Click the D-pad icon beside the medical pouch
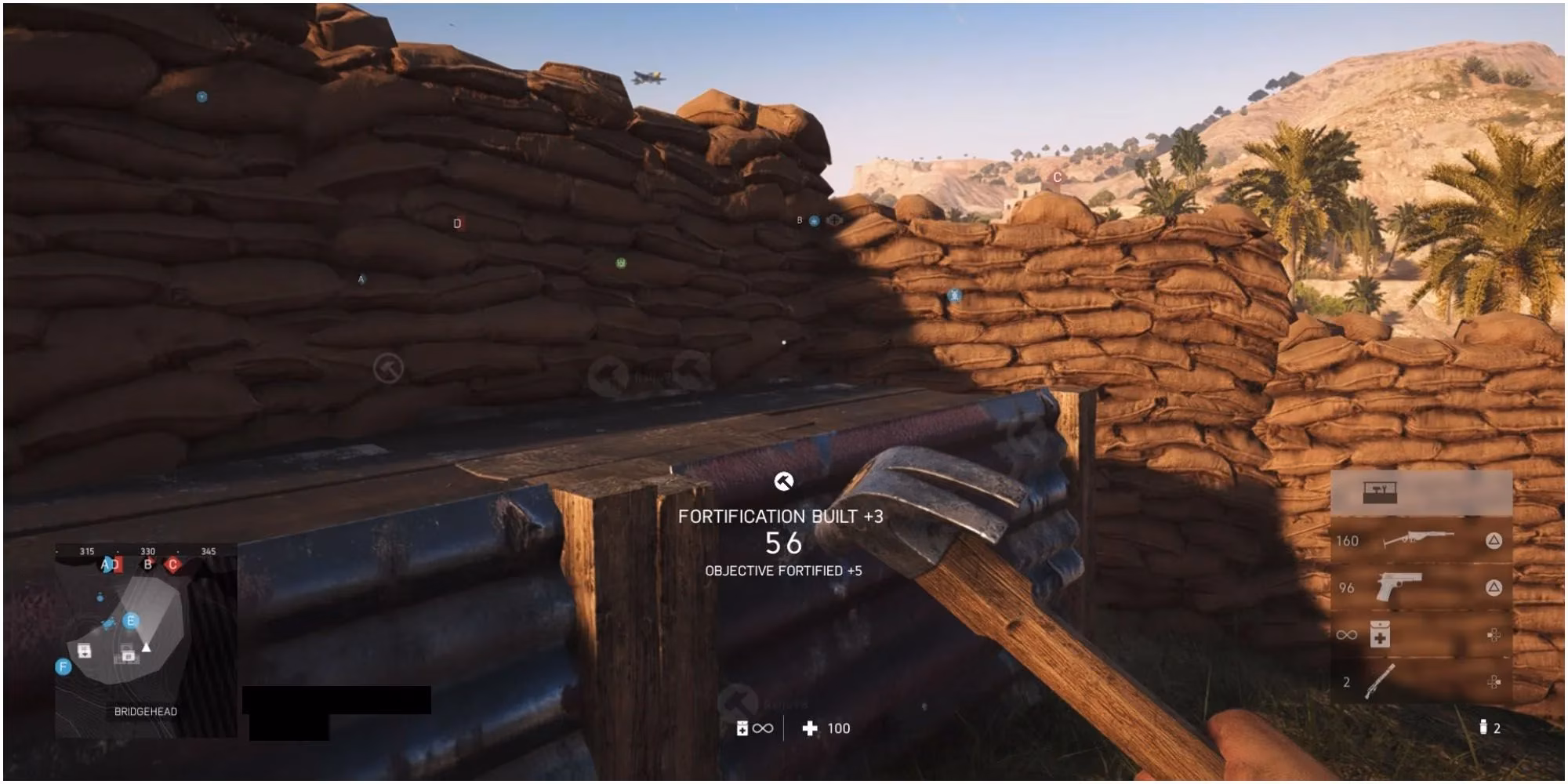1568x784 pixels. click(x=1494, y=635)
